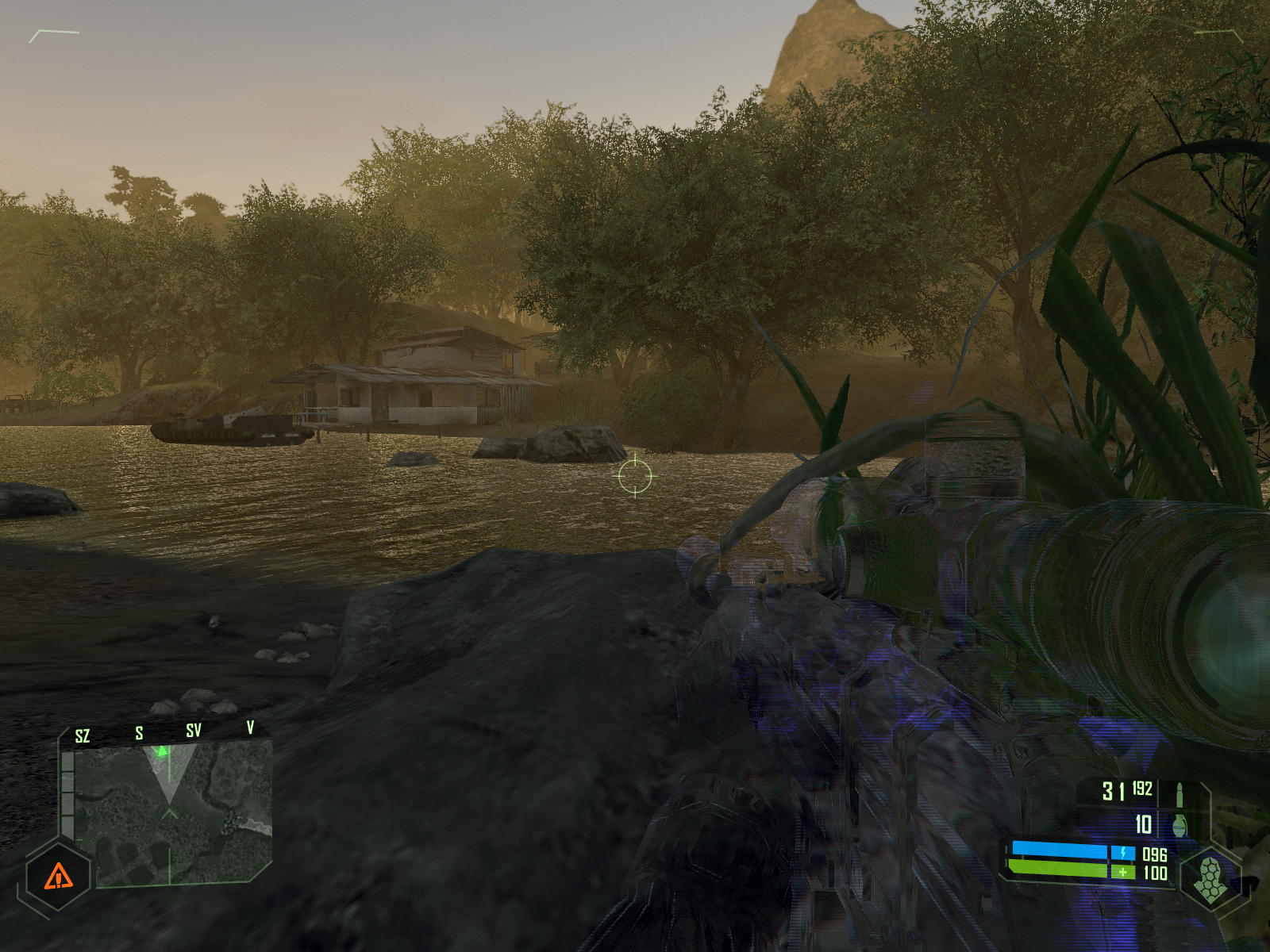This screenshot has height=952, width=1270.
Task: Click the bullet ammo type icon
Action: click(x=1180, y=792)
